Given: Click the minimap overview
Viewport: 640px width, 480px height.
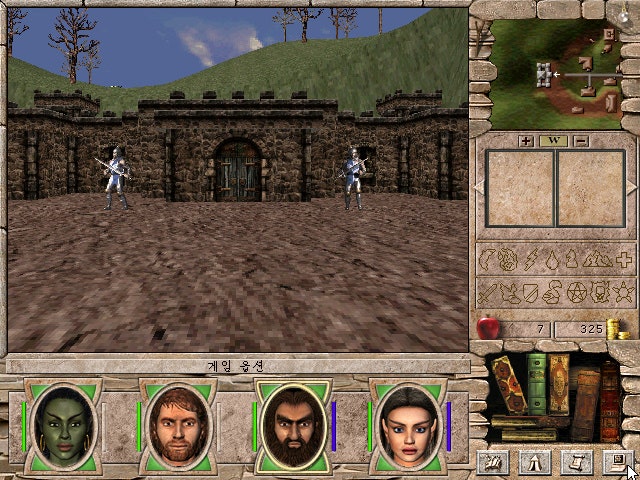Looking at the screenshot, I should (x=553, y=68).
